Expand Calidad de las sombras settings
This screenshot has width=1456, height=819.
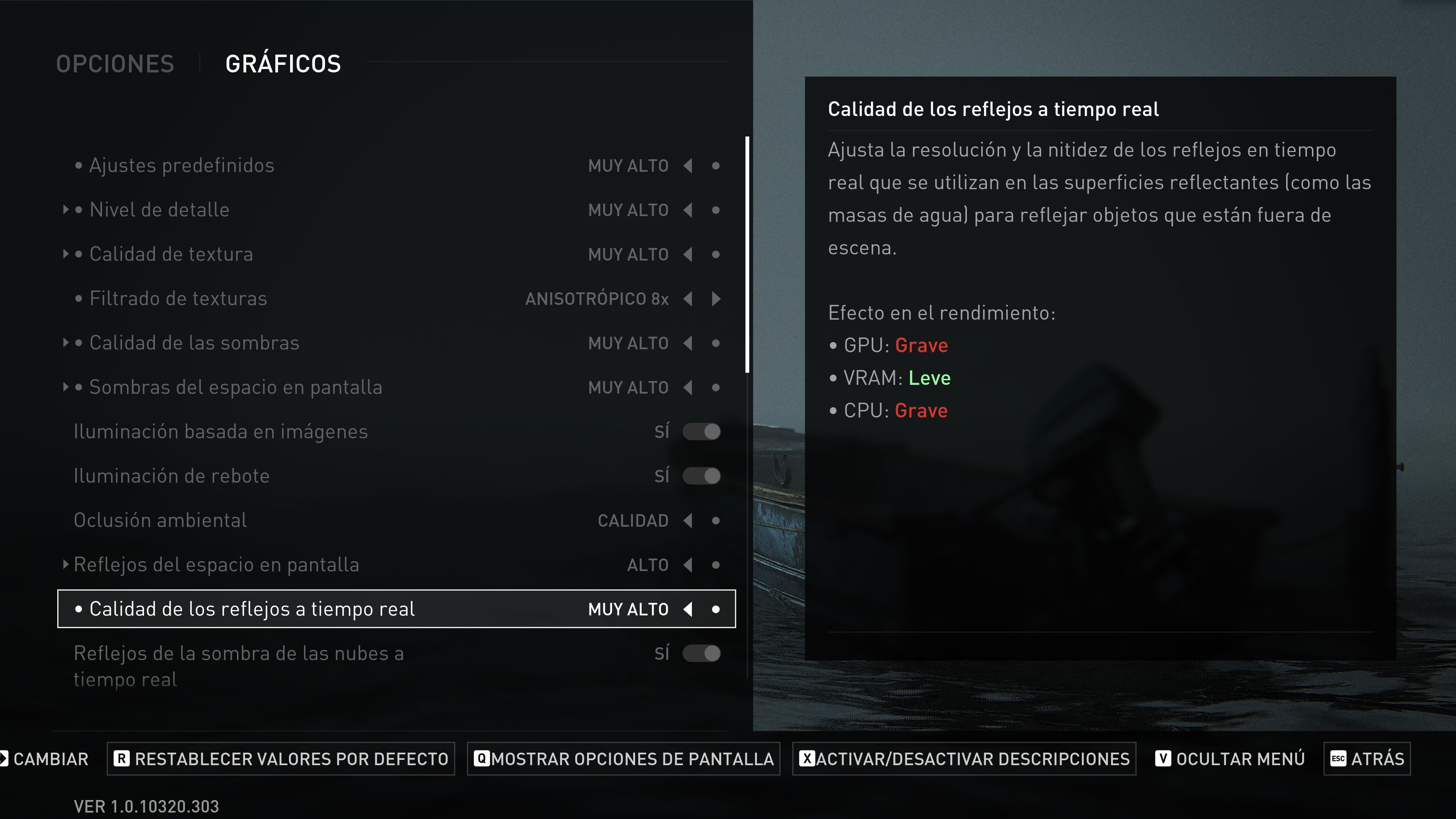[66, 342]
